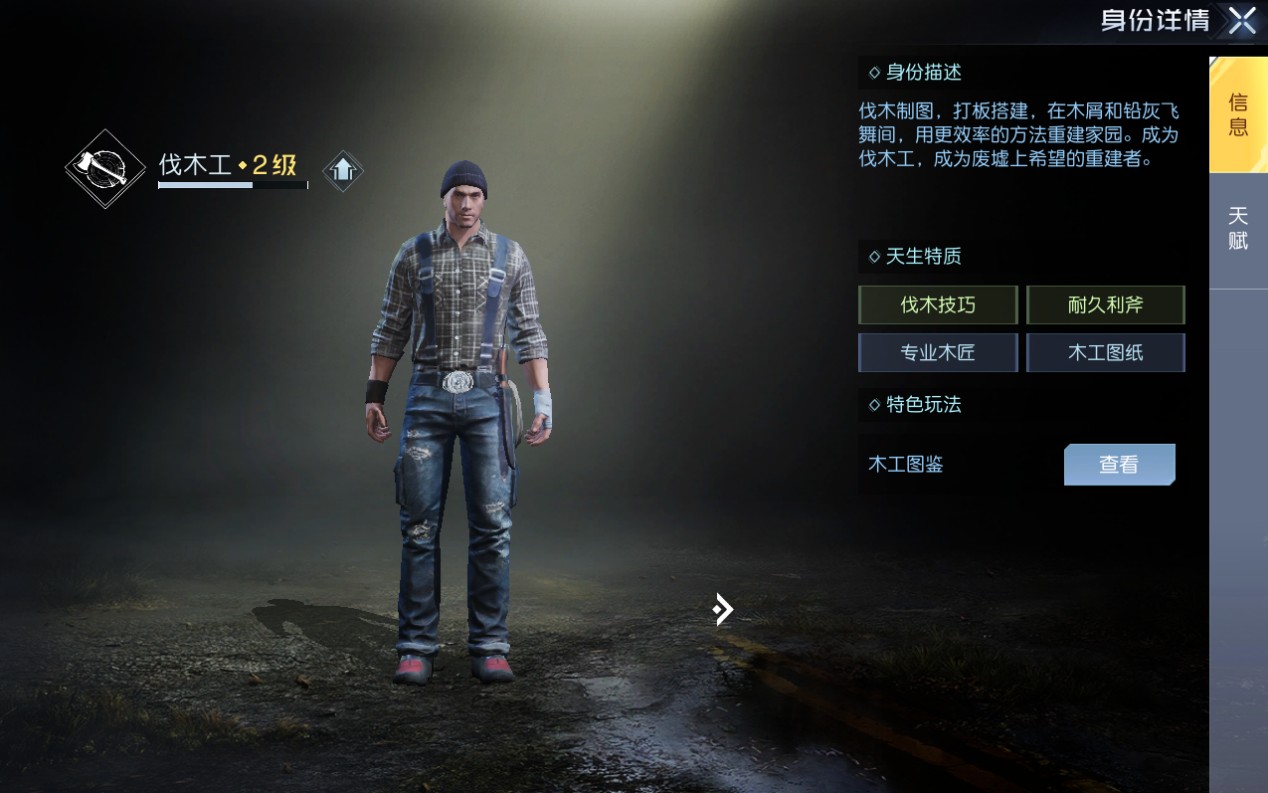View the 木工图纸 trait
This screenshot has width=1268, height=793.
[x=1105, y=353]
